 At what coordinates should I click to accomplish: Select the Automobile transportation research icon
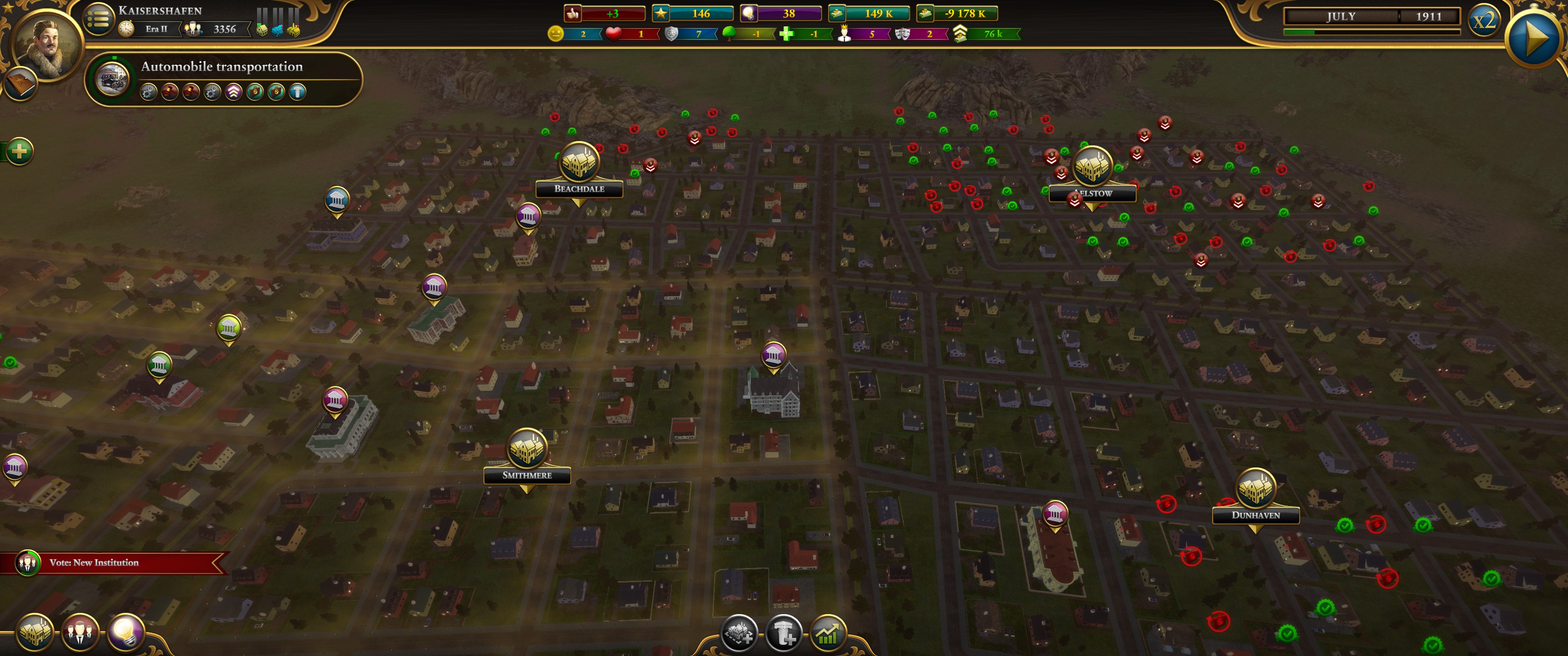pos(113,79)
